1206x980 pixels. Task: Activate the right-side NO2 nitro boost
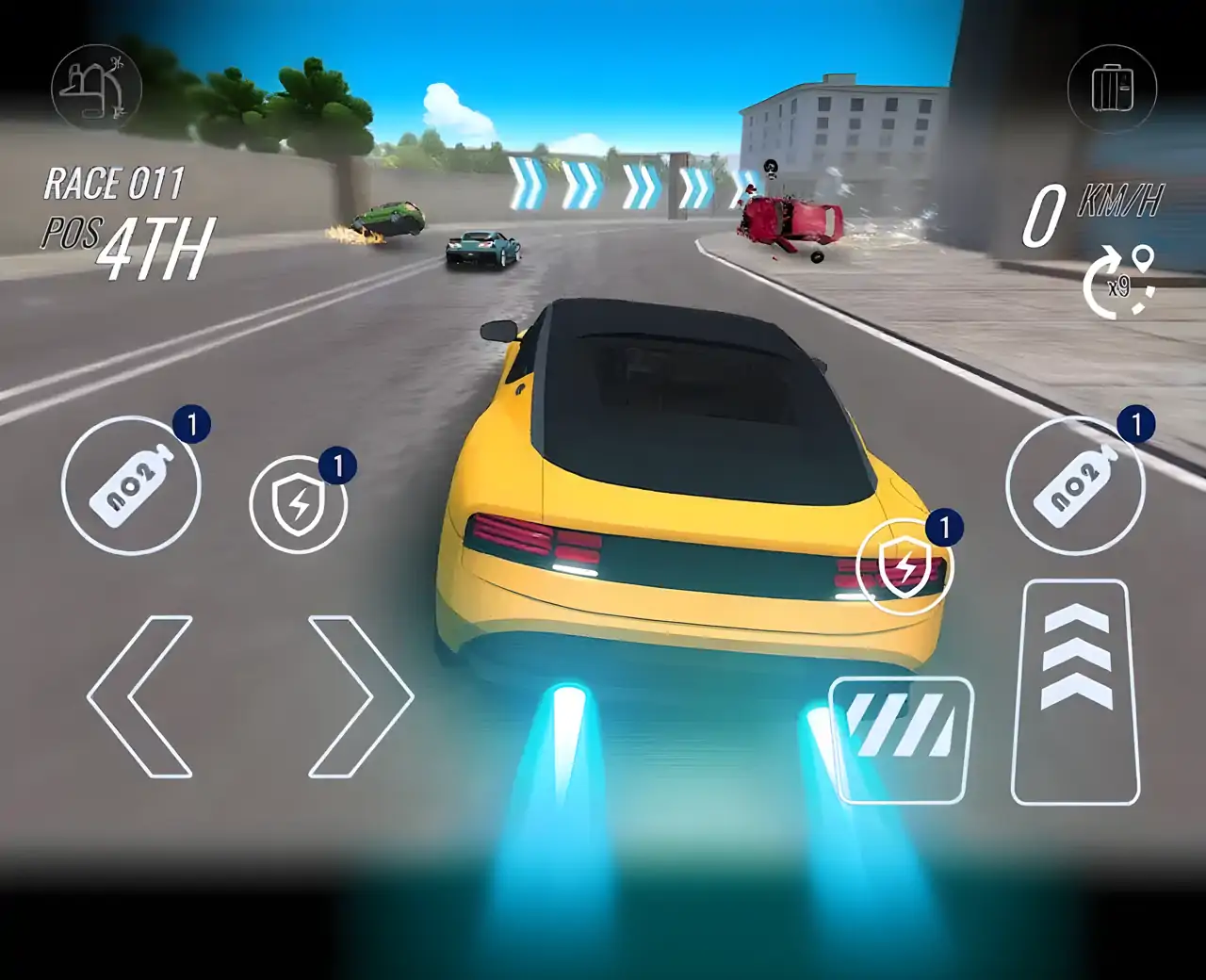(x=1075, y=486)
